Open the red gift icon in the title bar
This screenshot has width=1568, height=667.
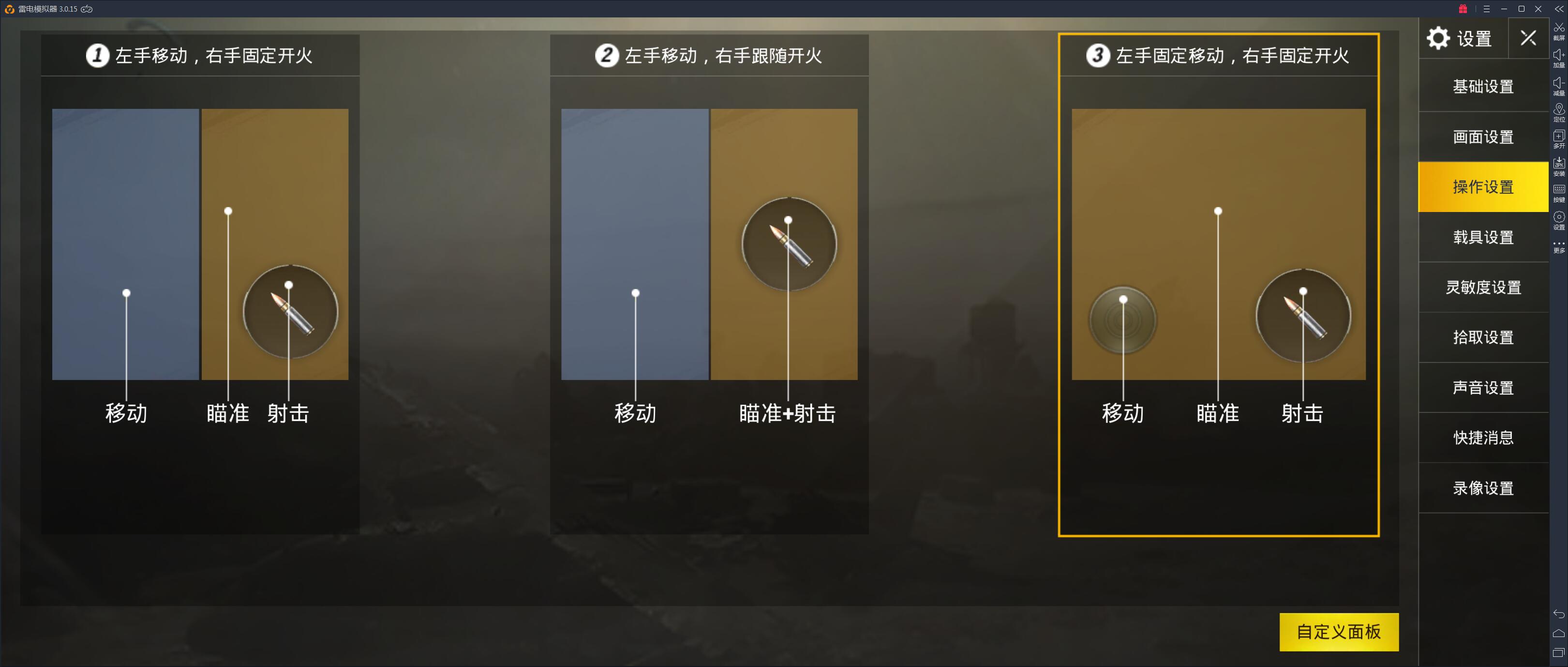coord(1463,9)
